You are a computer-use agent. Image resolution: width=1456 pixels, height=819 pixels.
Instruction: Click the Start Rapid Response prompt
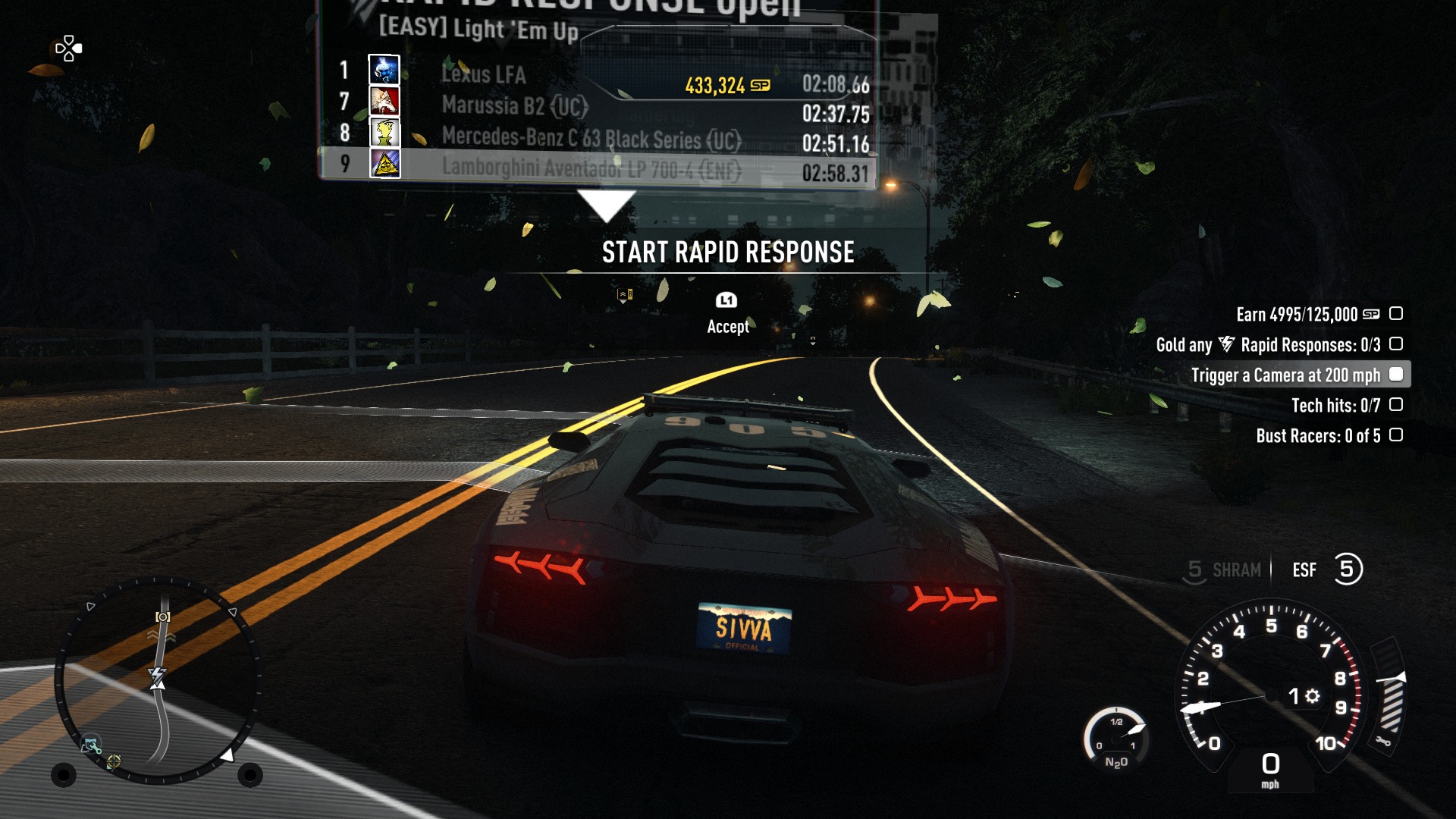(727, 253)
